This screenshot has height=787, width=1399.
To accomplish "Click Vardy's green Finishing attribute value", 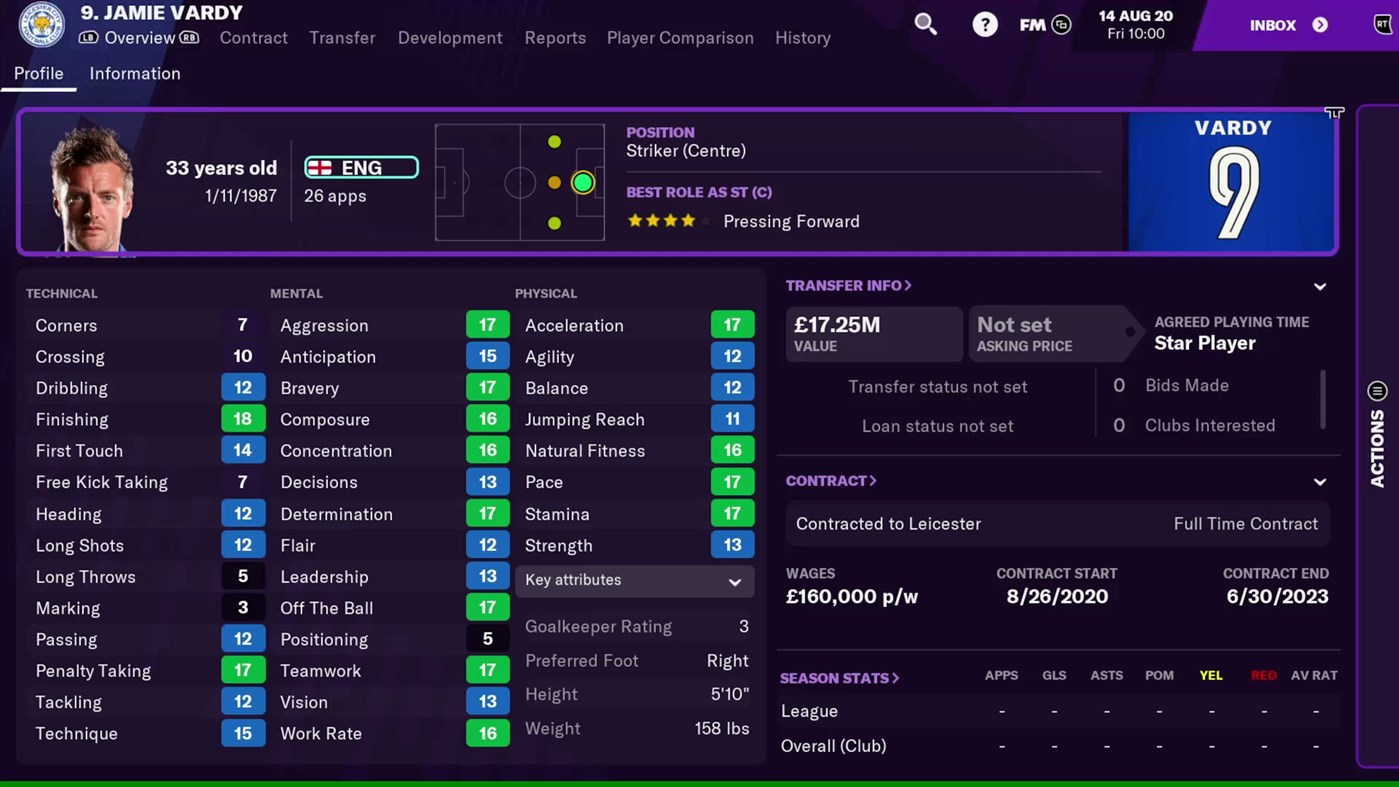I will tap(243, 419).
